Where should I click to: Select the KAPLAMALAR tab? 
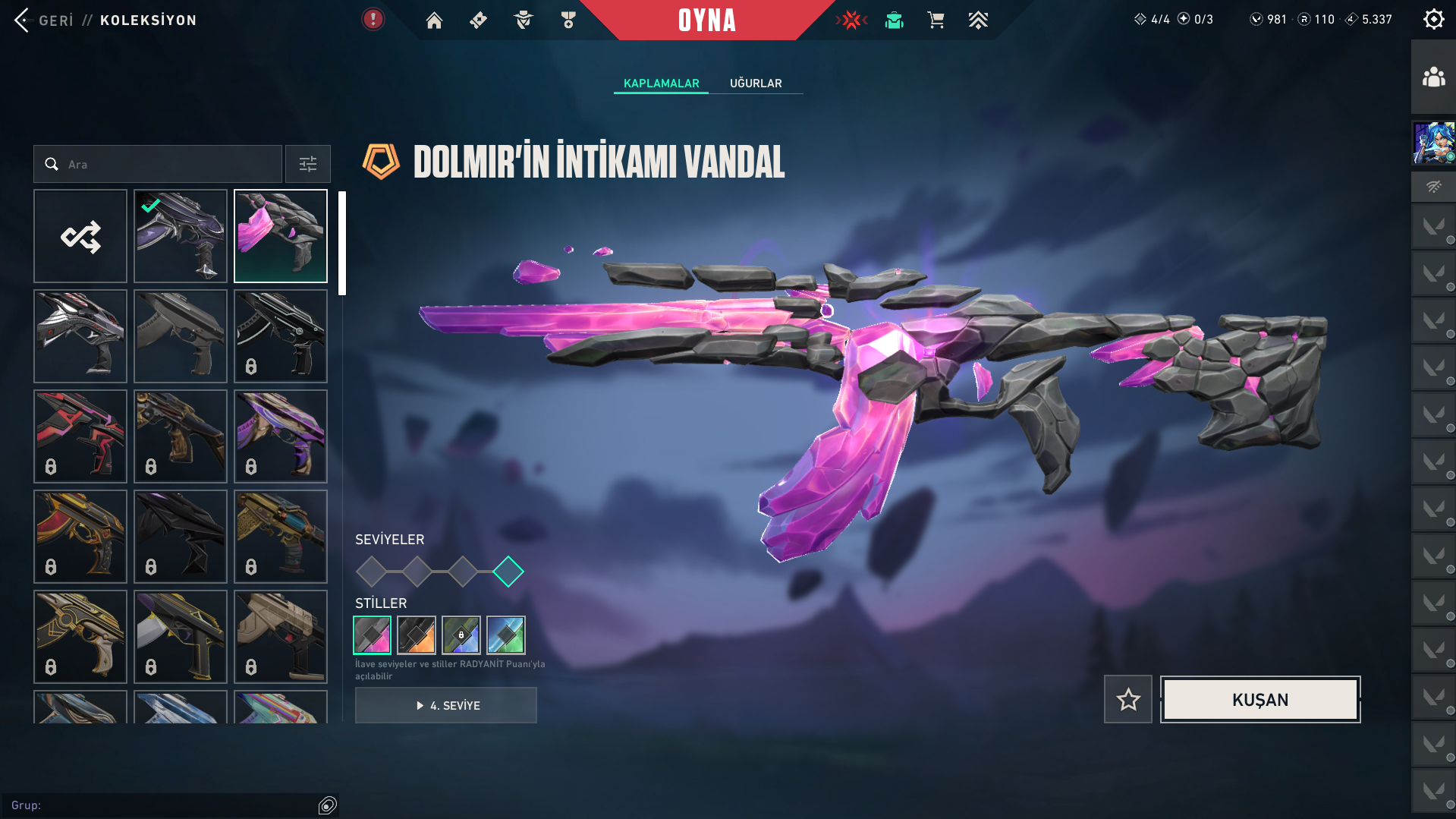pos(661,83)
